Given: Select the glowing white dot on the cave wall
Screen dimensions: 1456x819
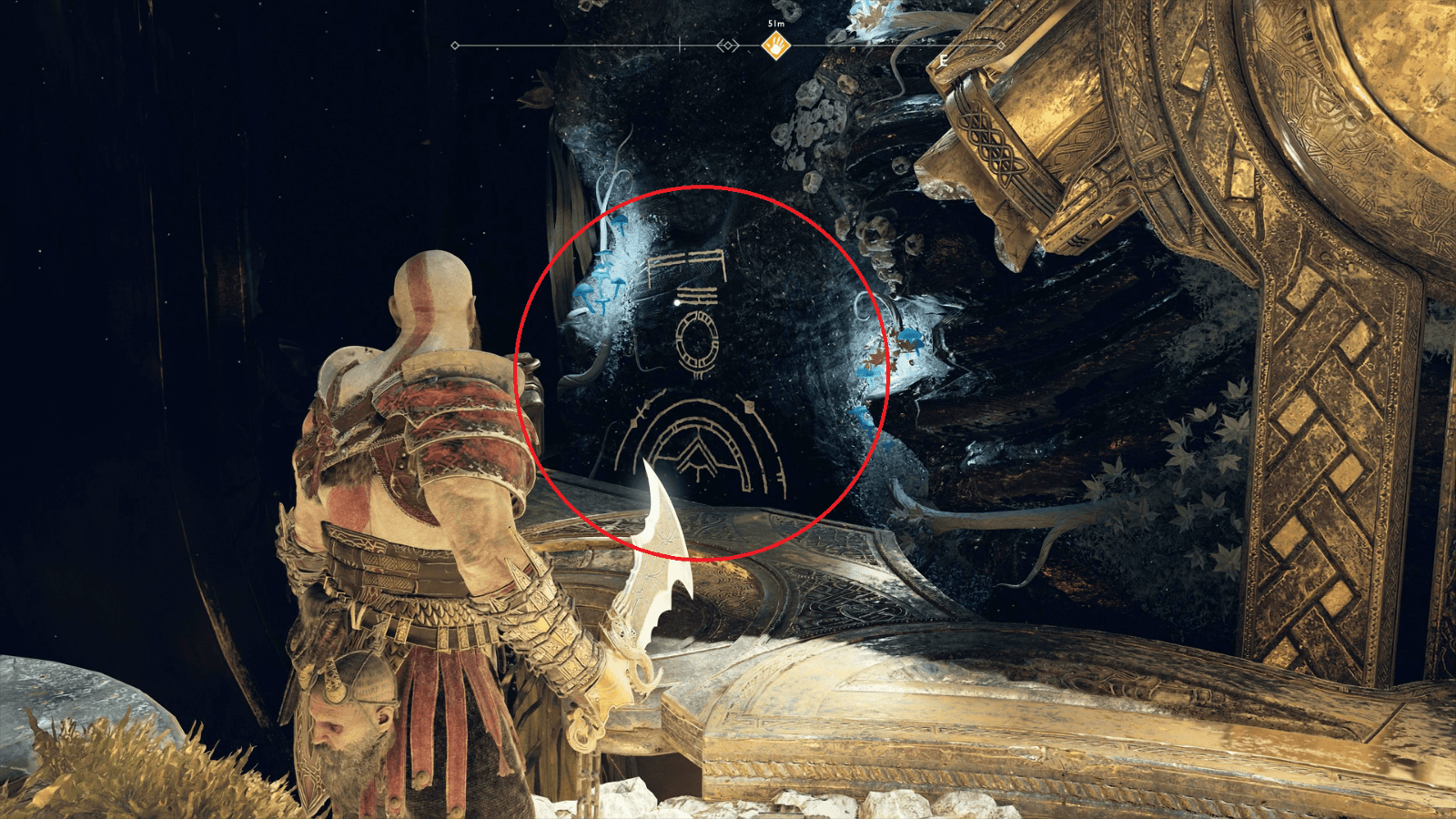Looking at the screenshot, I should tap(676, 302).
